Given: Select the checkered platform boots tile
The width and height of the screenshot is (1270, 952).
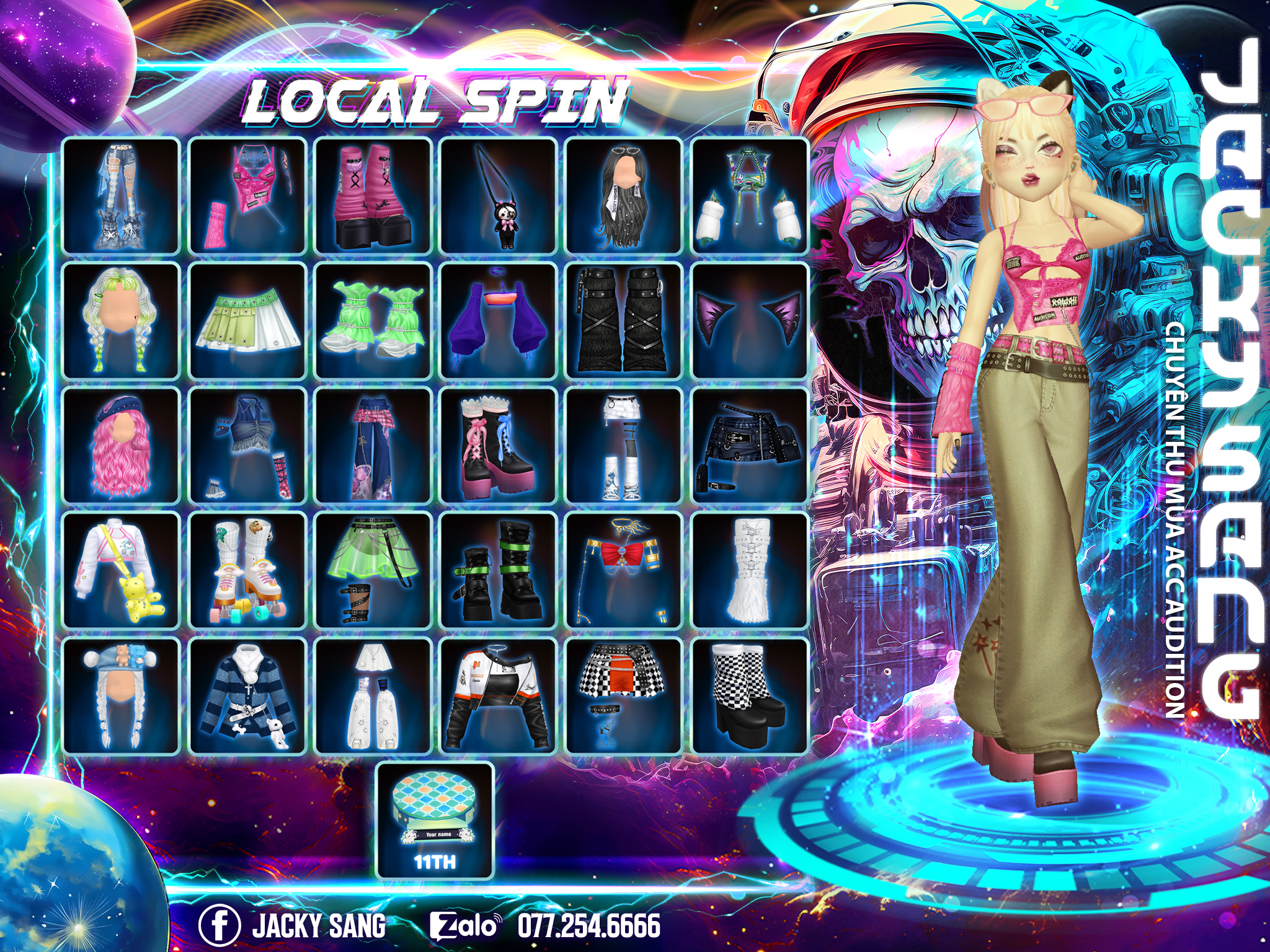Looking at the screenshot, I should coord(750,696).
